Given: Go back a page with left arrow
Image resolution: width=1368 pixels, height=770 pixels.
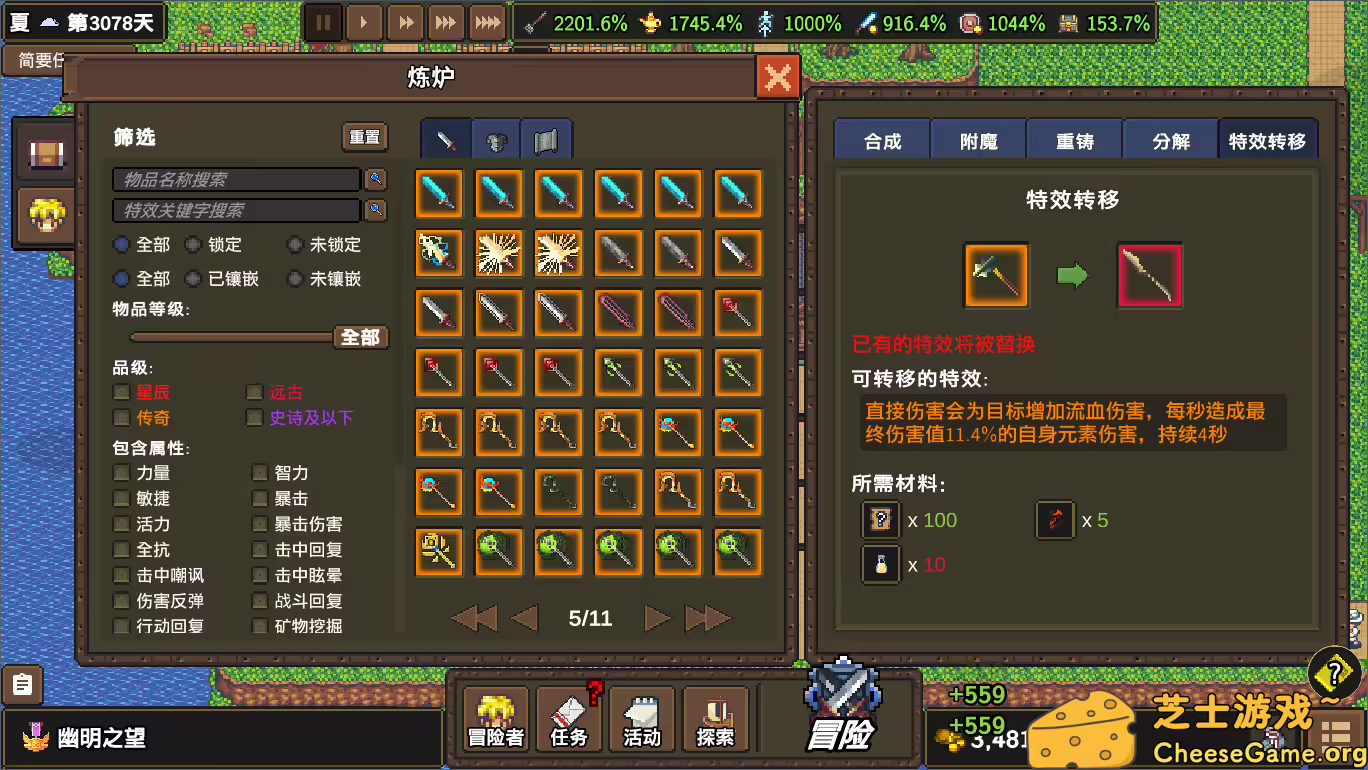Looking at the screenshot, I should [x=525, y=618].
